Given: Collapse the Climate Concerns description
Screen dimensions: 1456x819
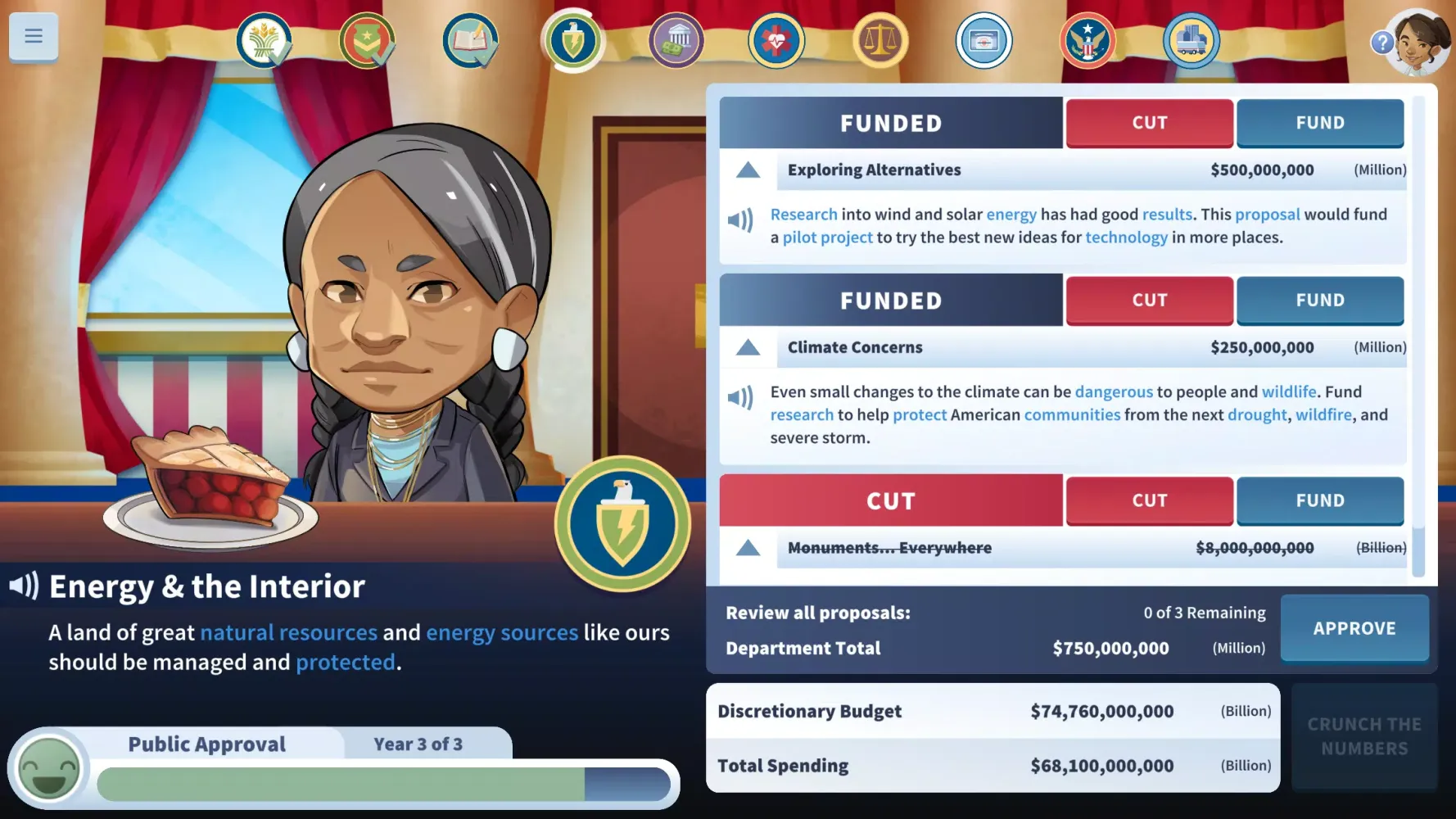Looking at the screenshot, I should [748, 348].
